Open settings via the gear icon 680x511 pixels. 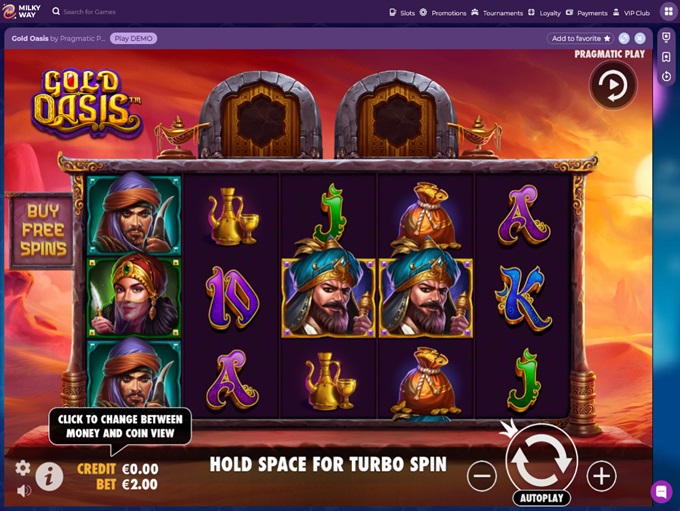point(22,468)
